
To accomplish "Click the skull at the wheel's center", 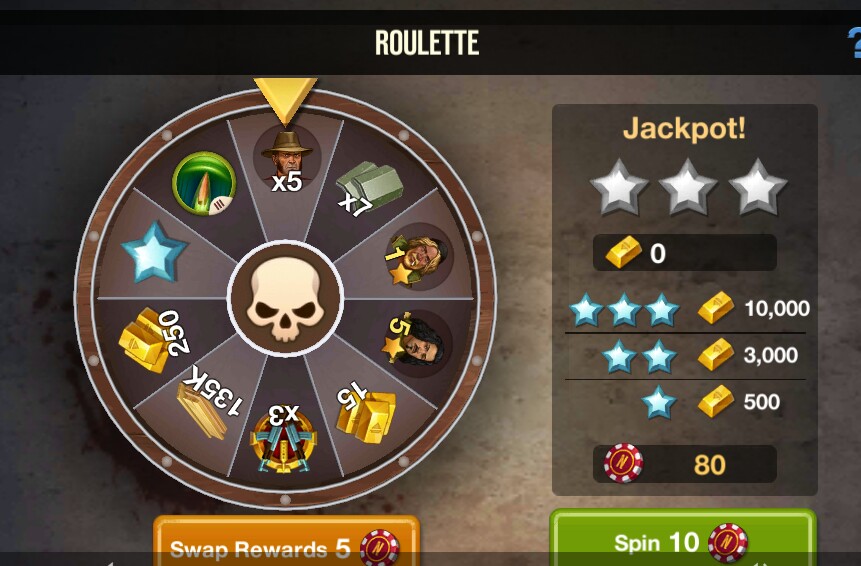I will 286,298.
